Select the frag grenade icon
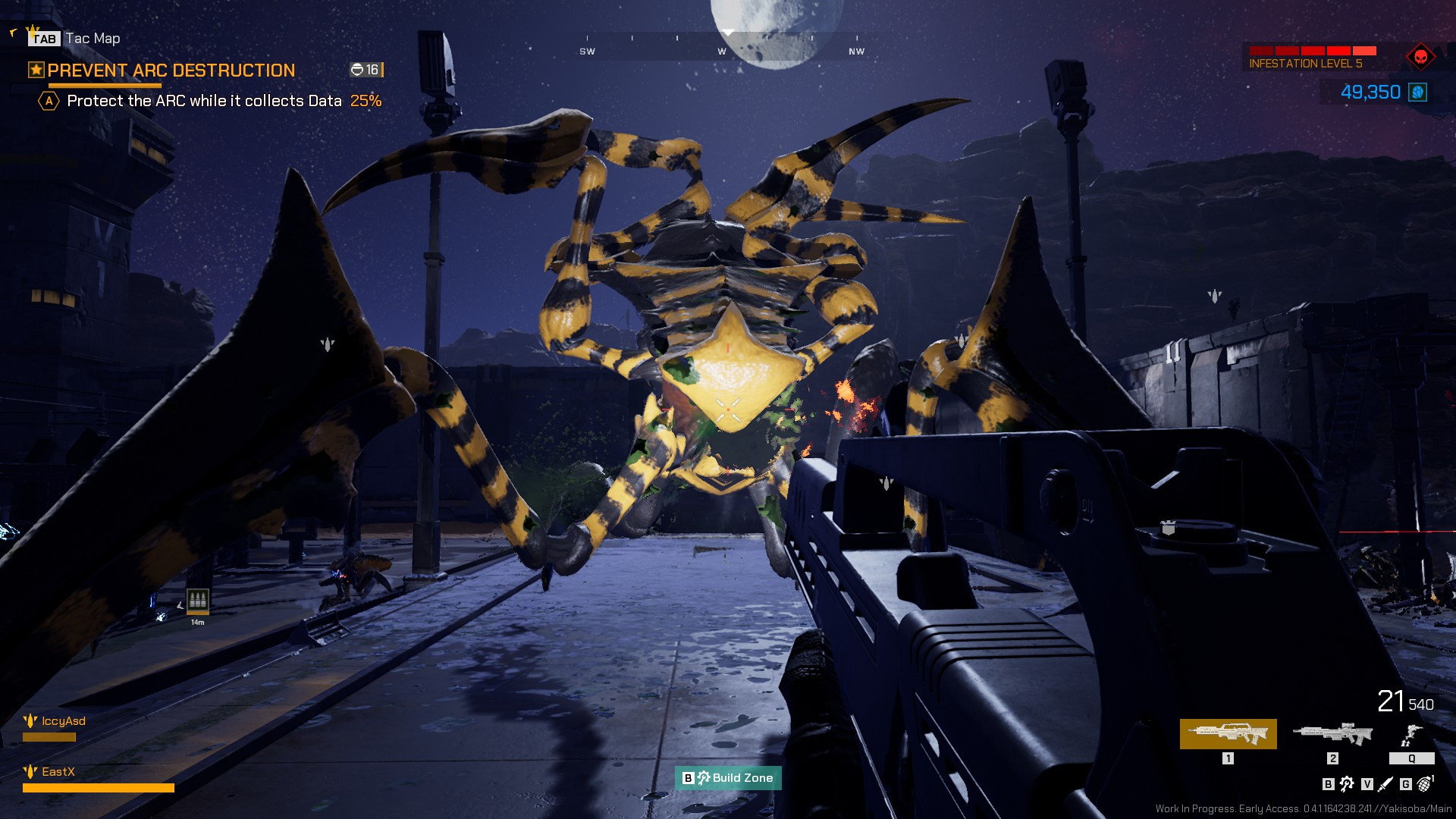 [x=1425, y=783]
